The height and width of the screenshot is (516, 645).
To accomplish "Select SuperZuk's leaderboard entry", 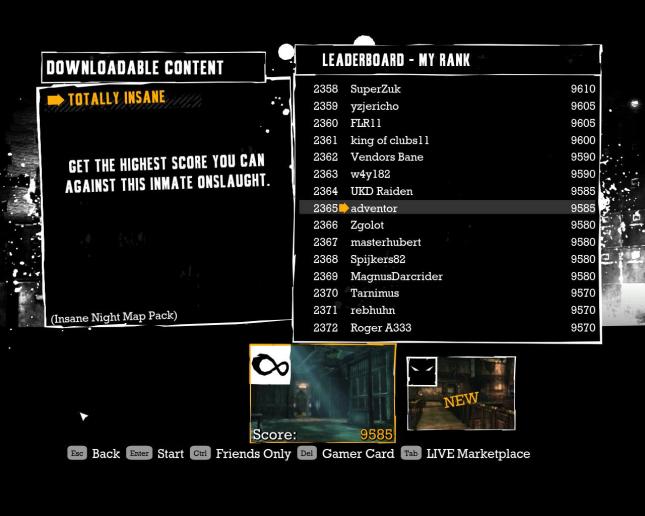I will [x=450, y=89].
